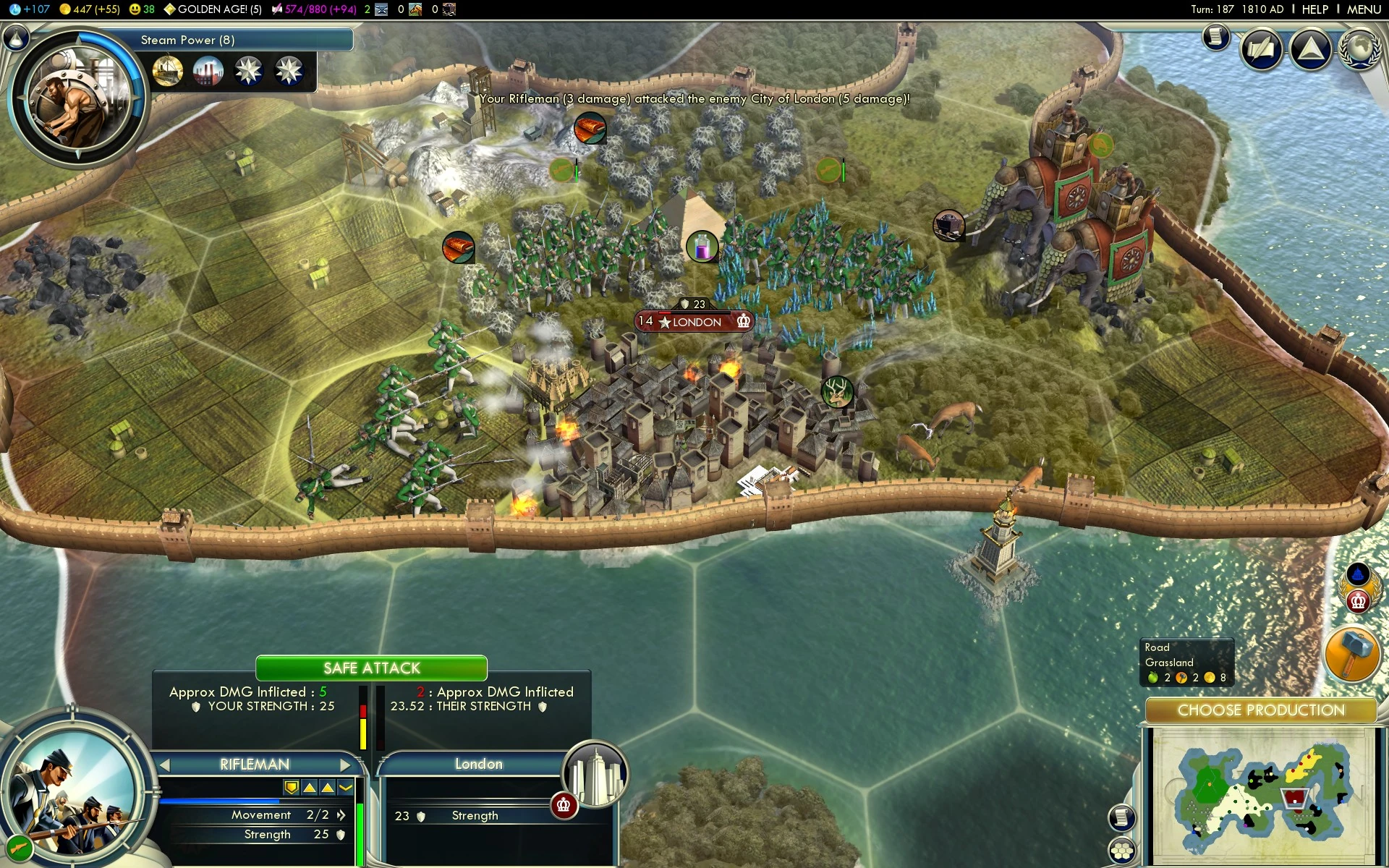The image size is (1389, 868).
Task: Click the SAFE ATTACK button
Action: (371, 668)
